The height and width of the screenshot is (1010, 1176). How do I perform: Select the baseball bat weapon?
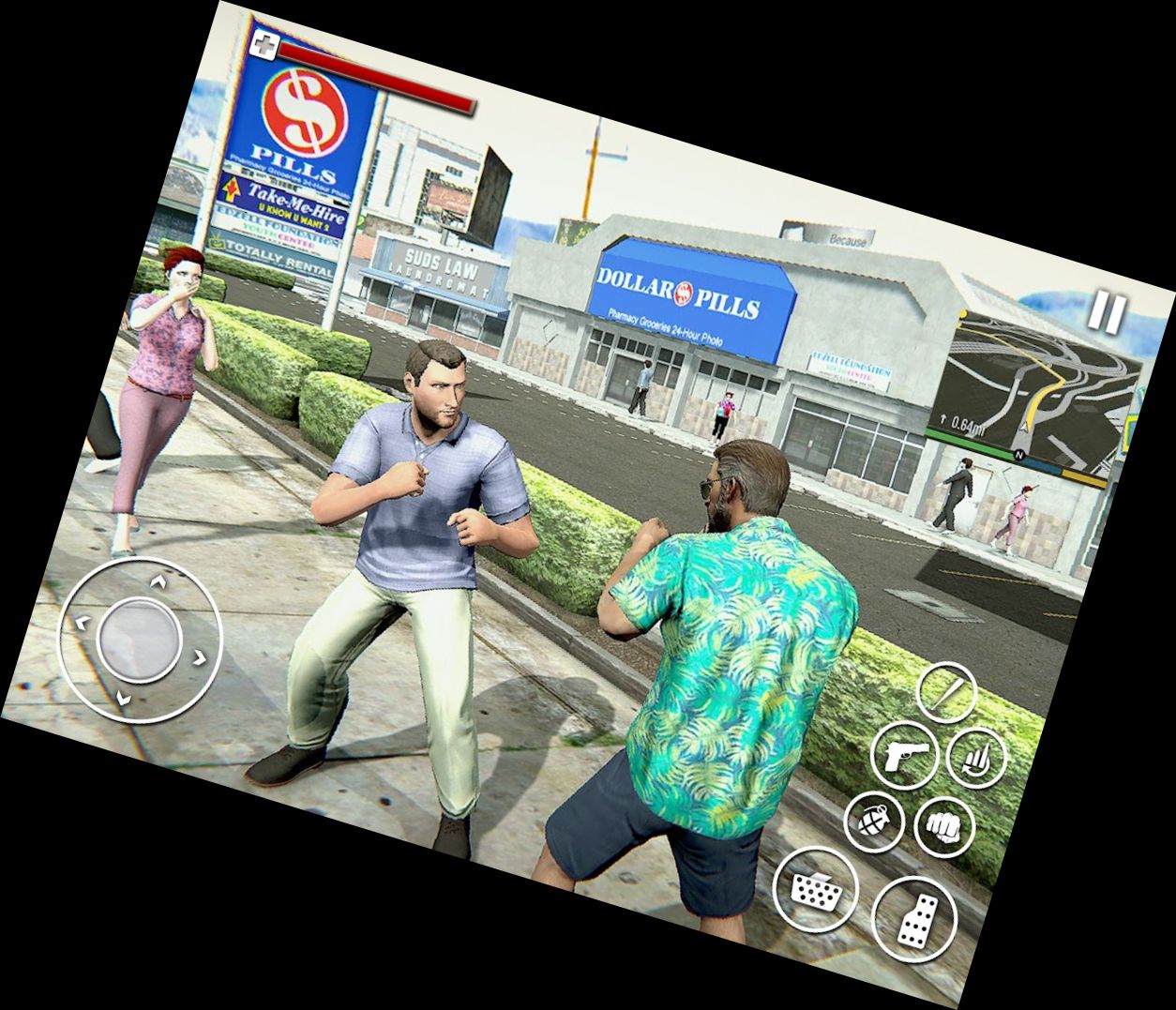point(946,693)
